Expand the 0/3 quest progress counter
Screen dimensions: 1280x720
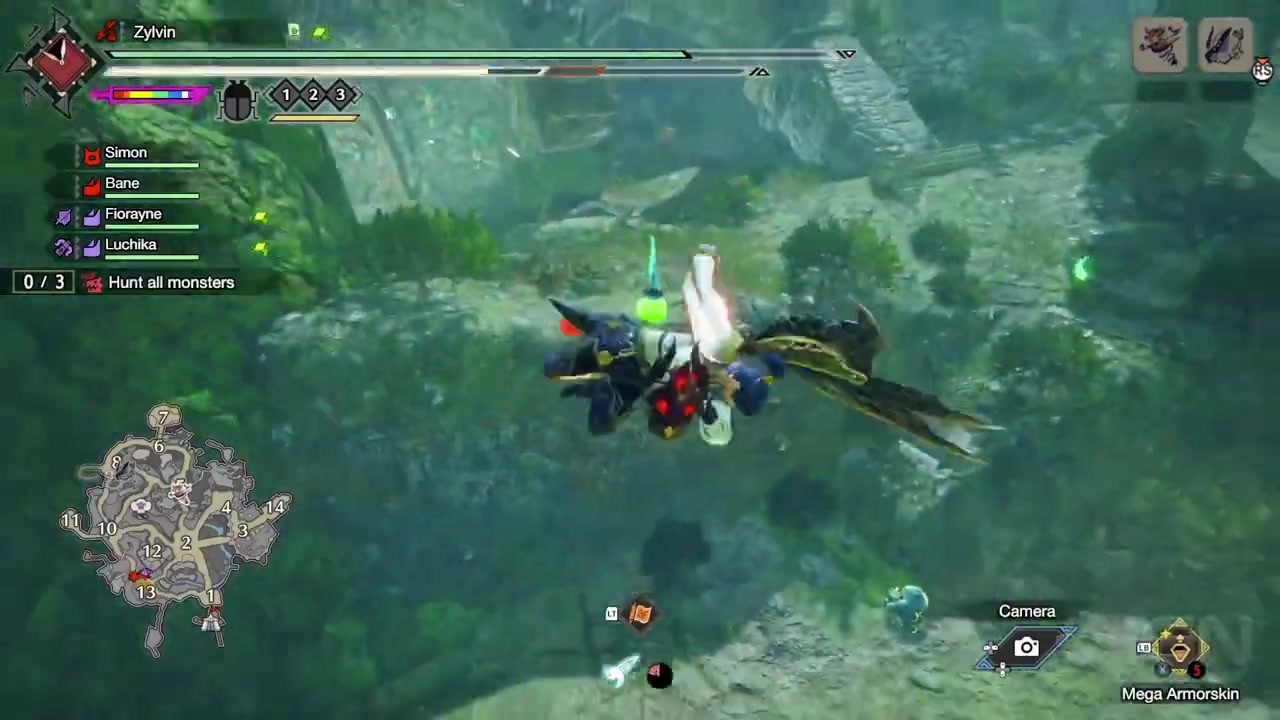click(42, 282)
